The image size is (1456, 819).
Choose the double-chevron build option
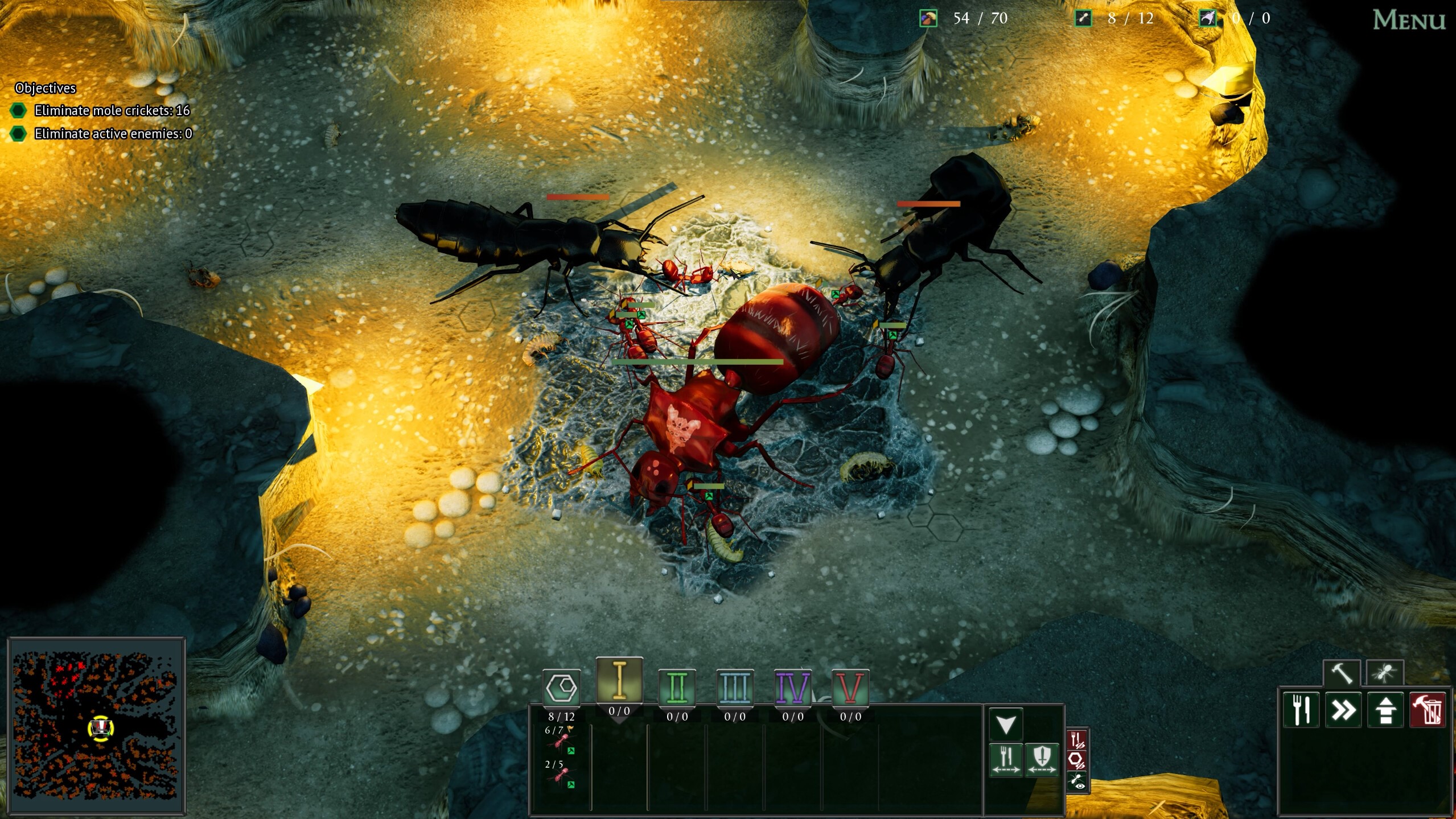[1343, 710]
